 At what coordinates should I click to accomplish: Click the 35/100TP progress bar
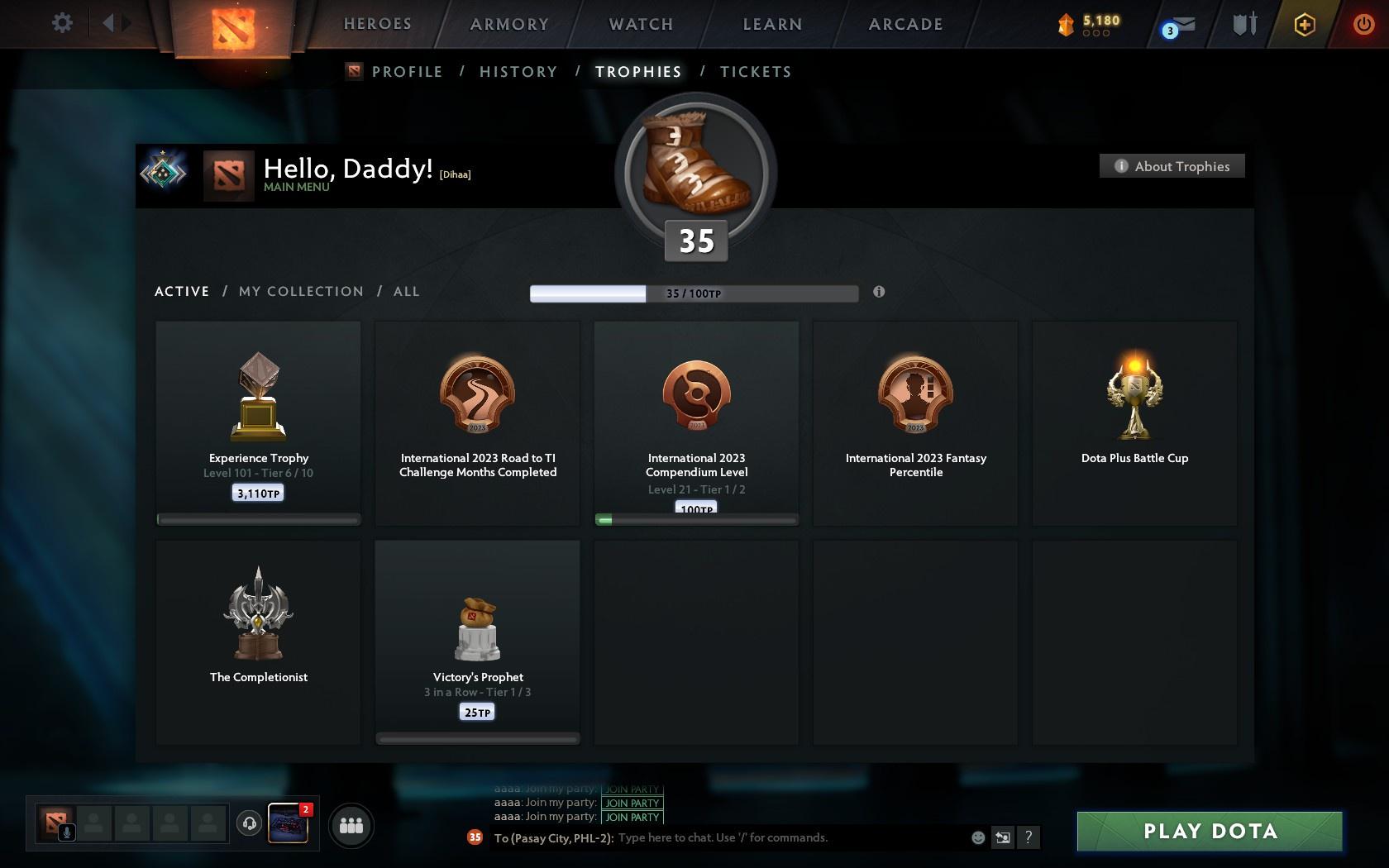[694, 293]
